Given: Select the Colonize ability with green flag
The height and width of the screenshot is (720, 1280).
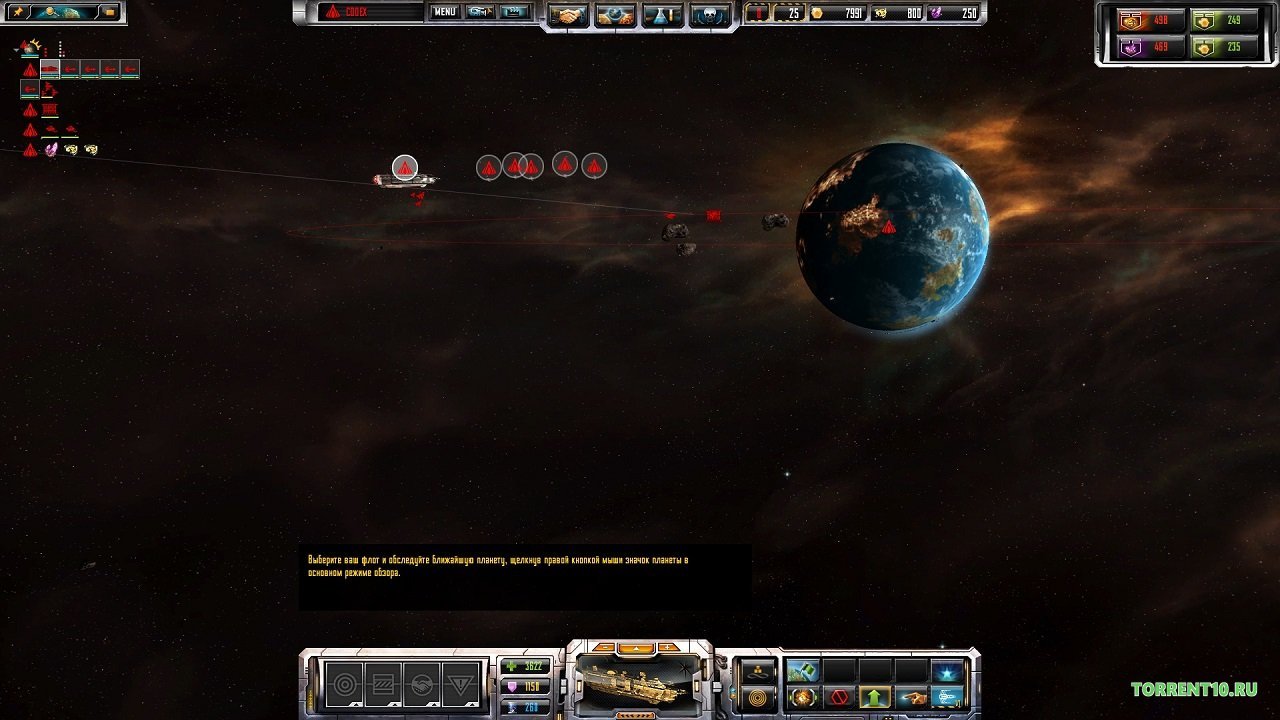Looking at the screenshot, I should coord(803,670).
